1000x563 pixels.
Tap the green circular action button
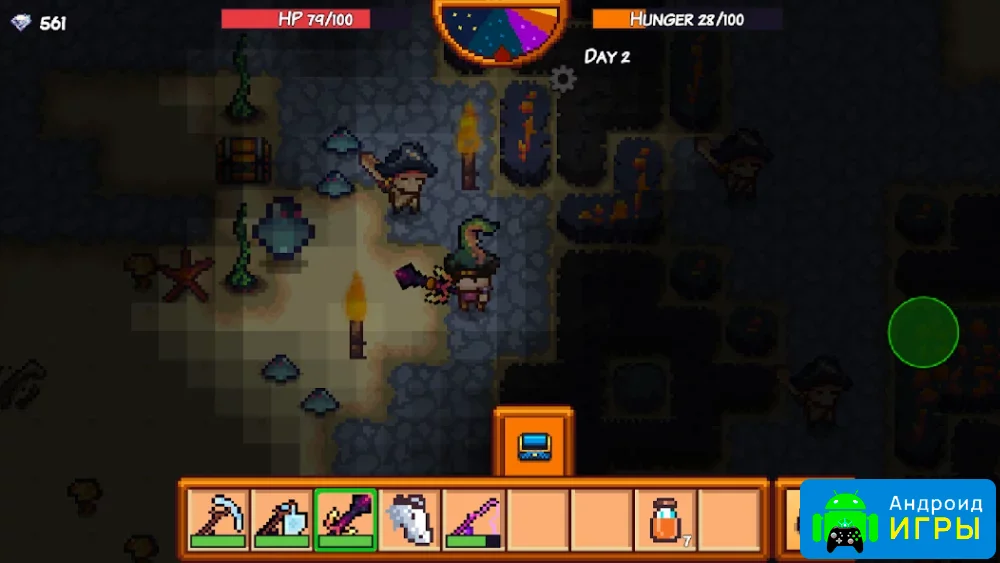923,331
